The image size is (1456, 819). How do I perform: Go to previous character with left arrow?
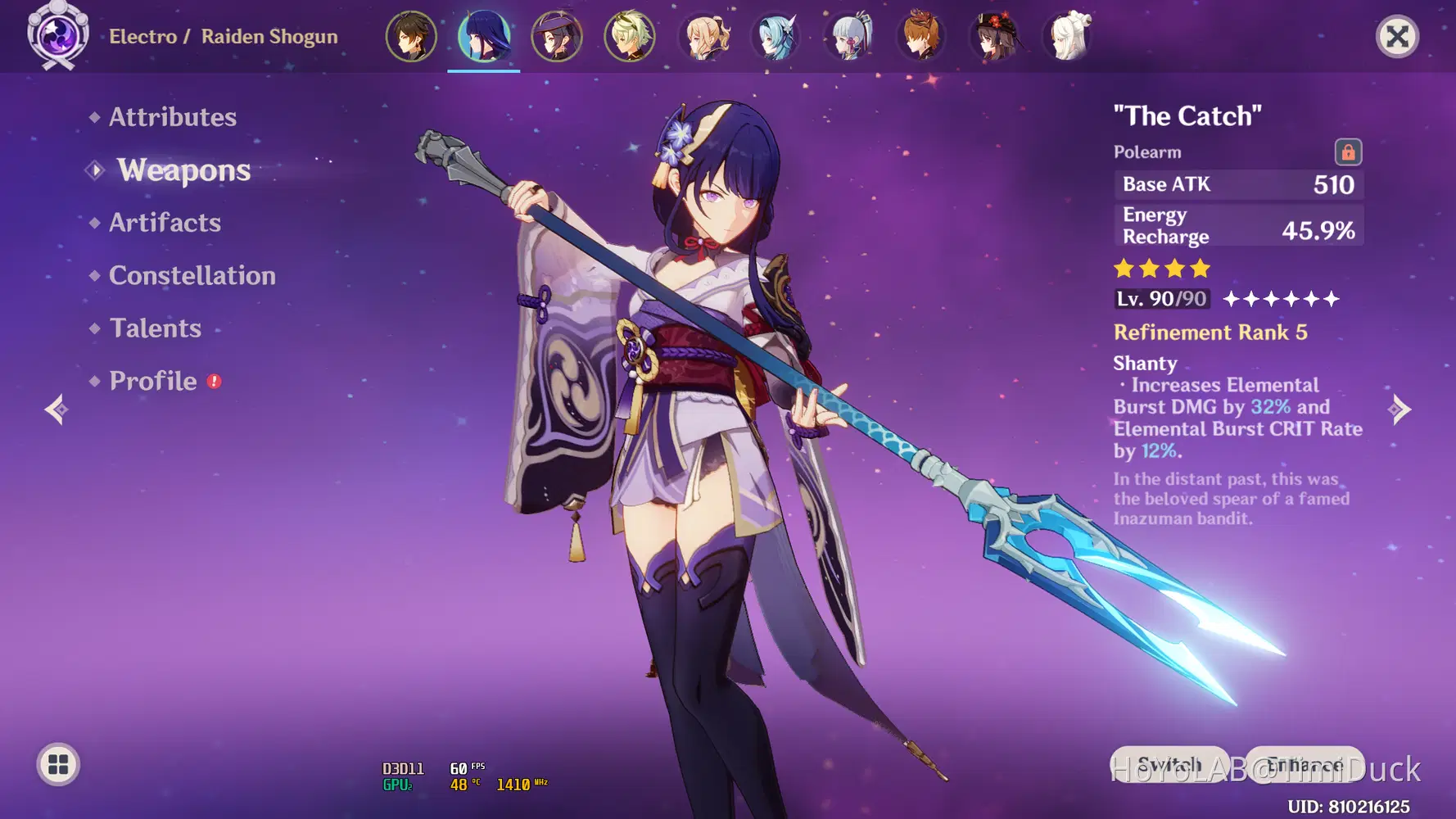pyautogui.click(x=56, y=409)
